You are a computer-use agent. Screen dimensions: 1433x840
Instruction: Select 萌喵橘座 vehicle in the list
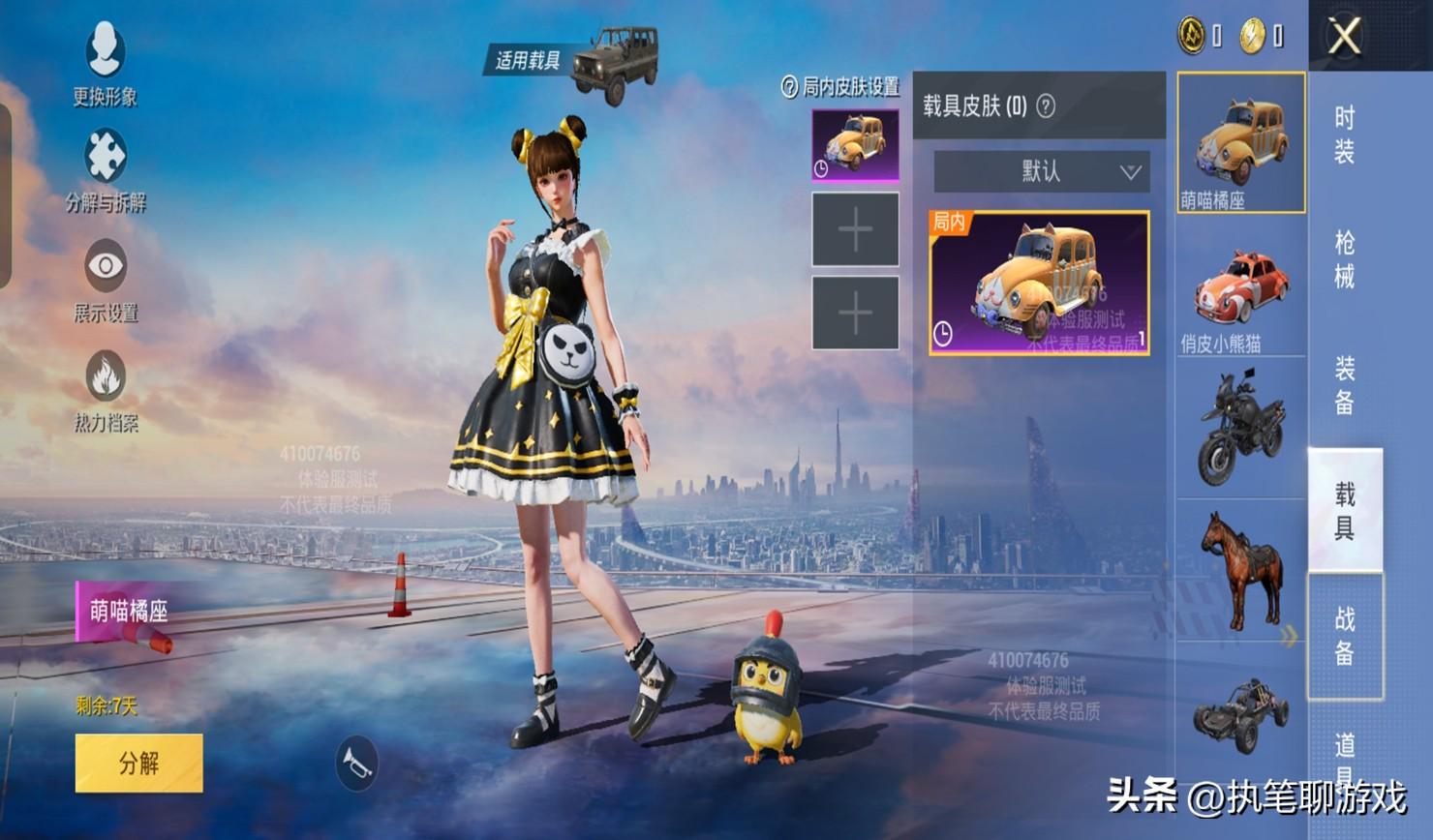(x=1240, y=141)
